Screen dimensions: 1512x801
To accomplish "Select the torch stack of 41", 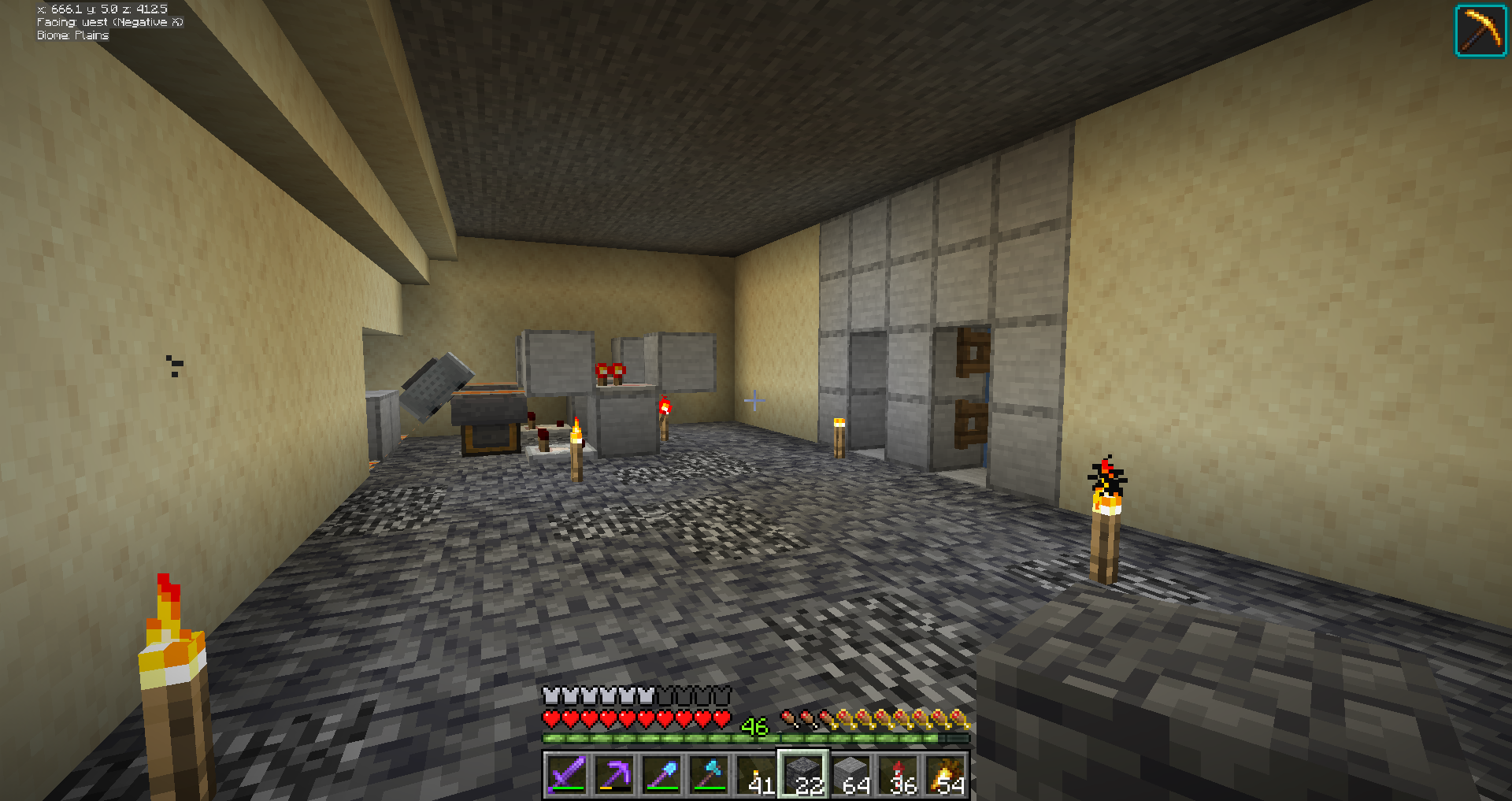I will 756,774.
